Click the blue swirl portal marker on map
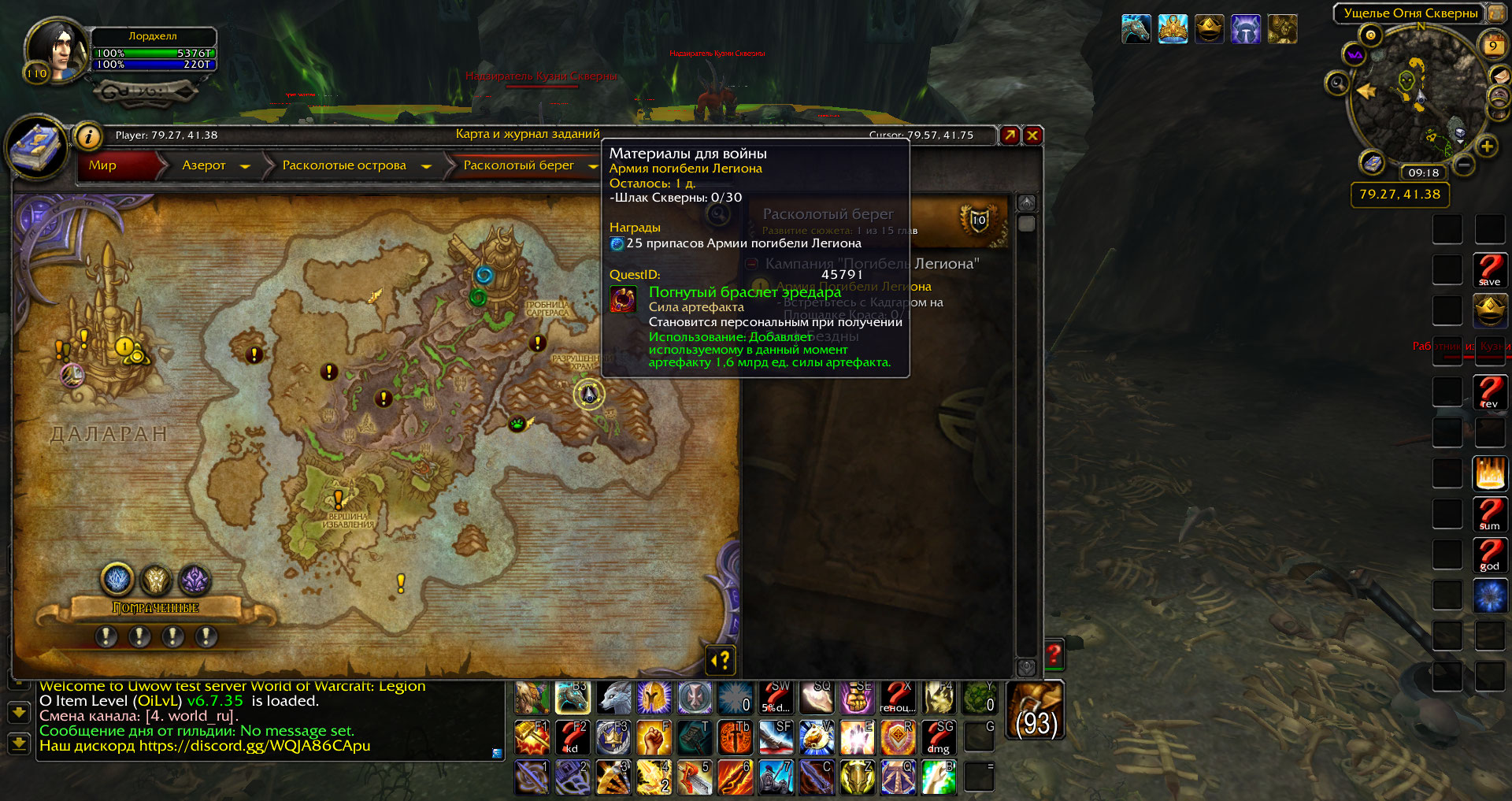 (484, 275)
